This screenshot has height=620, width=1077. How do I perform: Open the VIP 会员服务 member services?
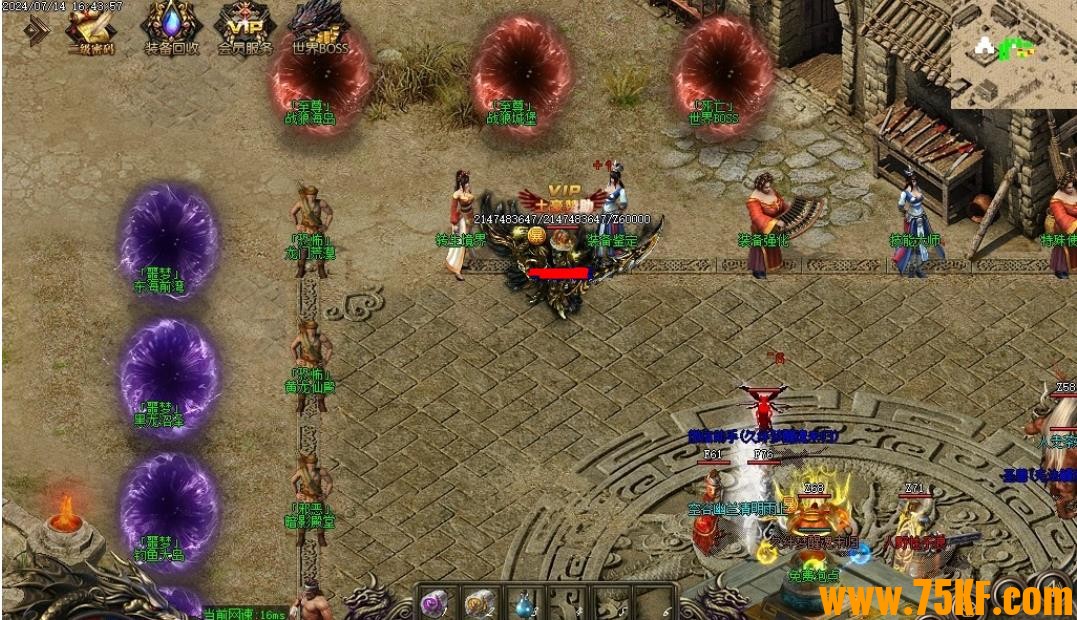pos(245,27)
